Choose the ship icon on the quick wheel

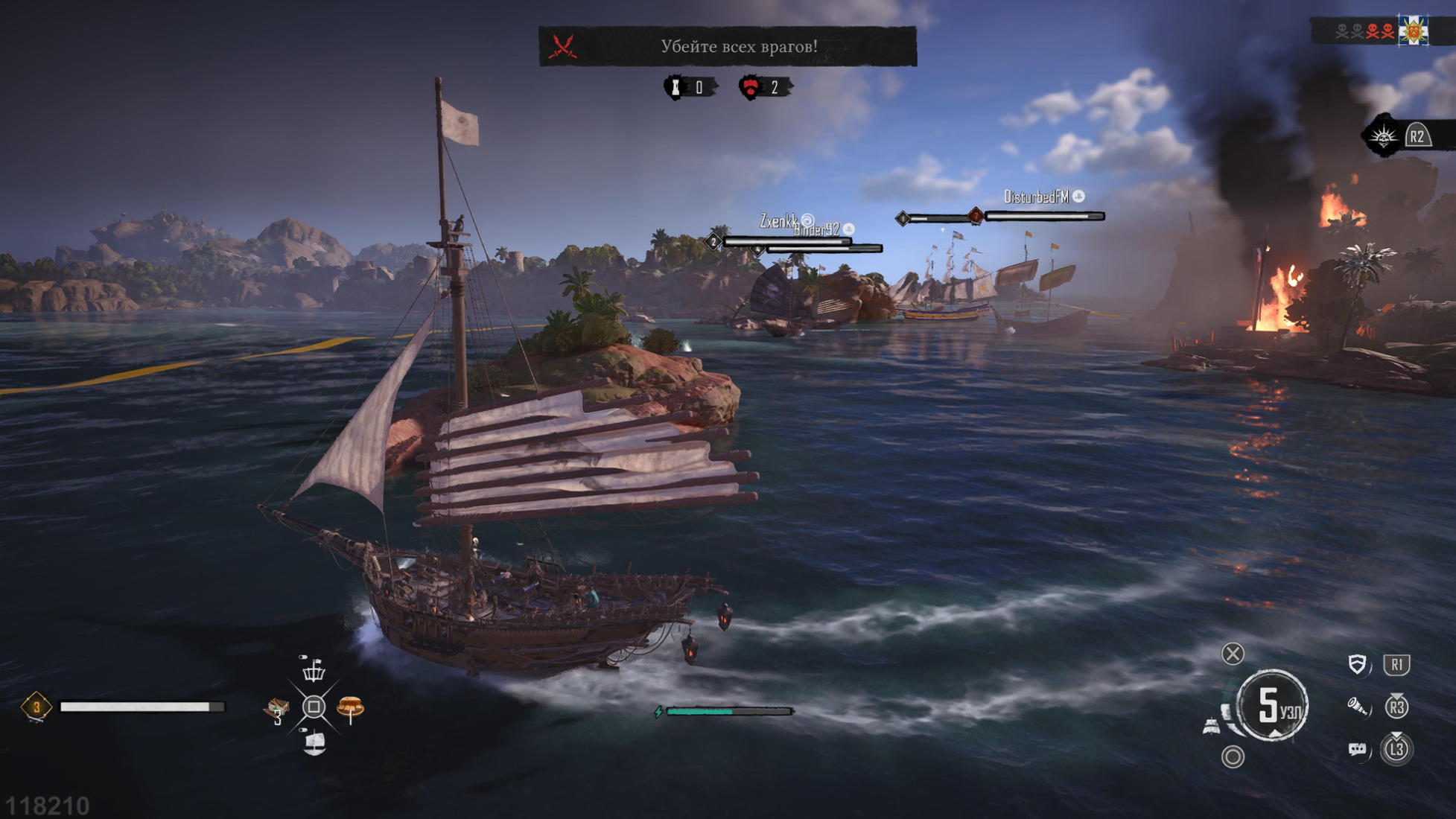(314, 742)
